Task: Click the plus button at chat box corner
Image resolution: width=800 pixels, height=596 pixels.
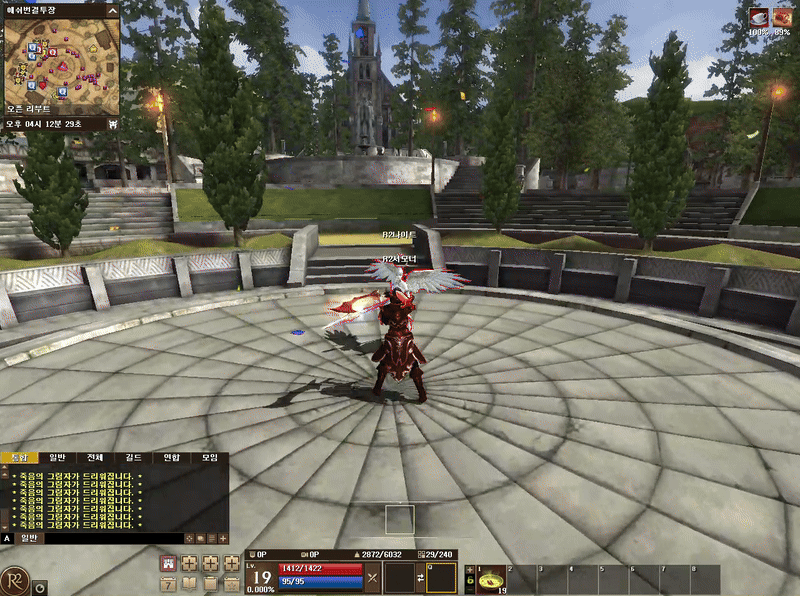Action: pos(223,538)
